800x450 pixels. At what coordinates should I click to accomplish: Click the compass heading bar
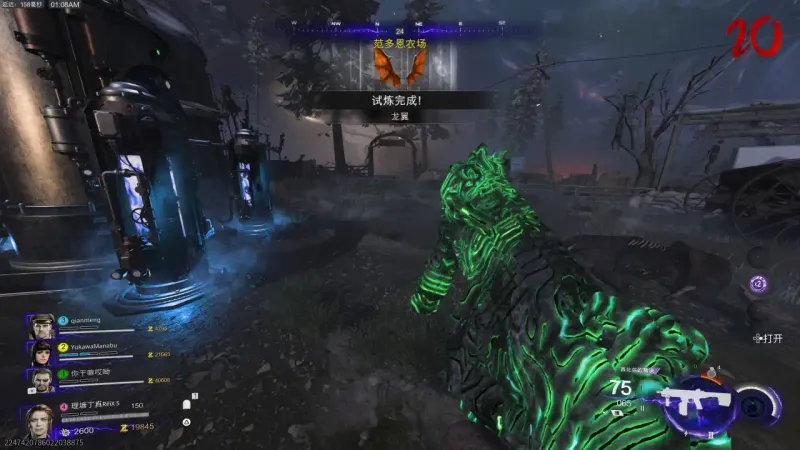(399, 22)
